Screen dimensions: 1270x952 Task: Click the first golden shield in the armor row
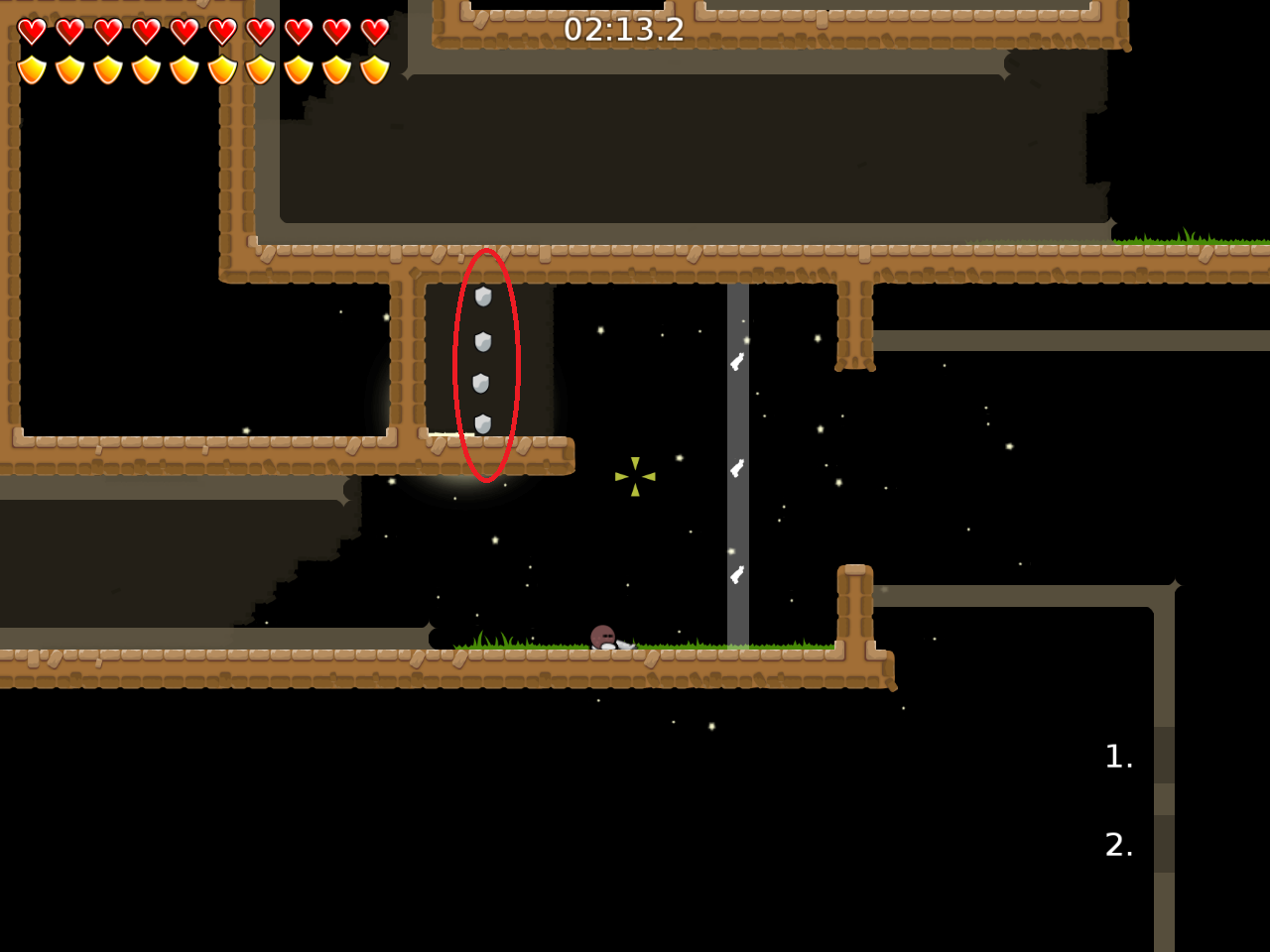(32, 67)
